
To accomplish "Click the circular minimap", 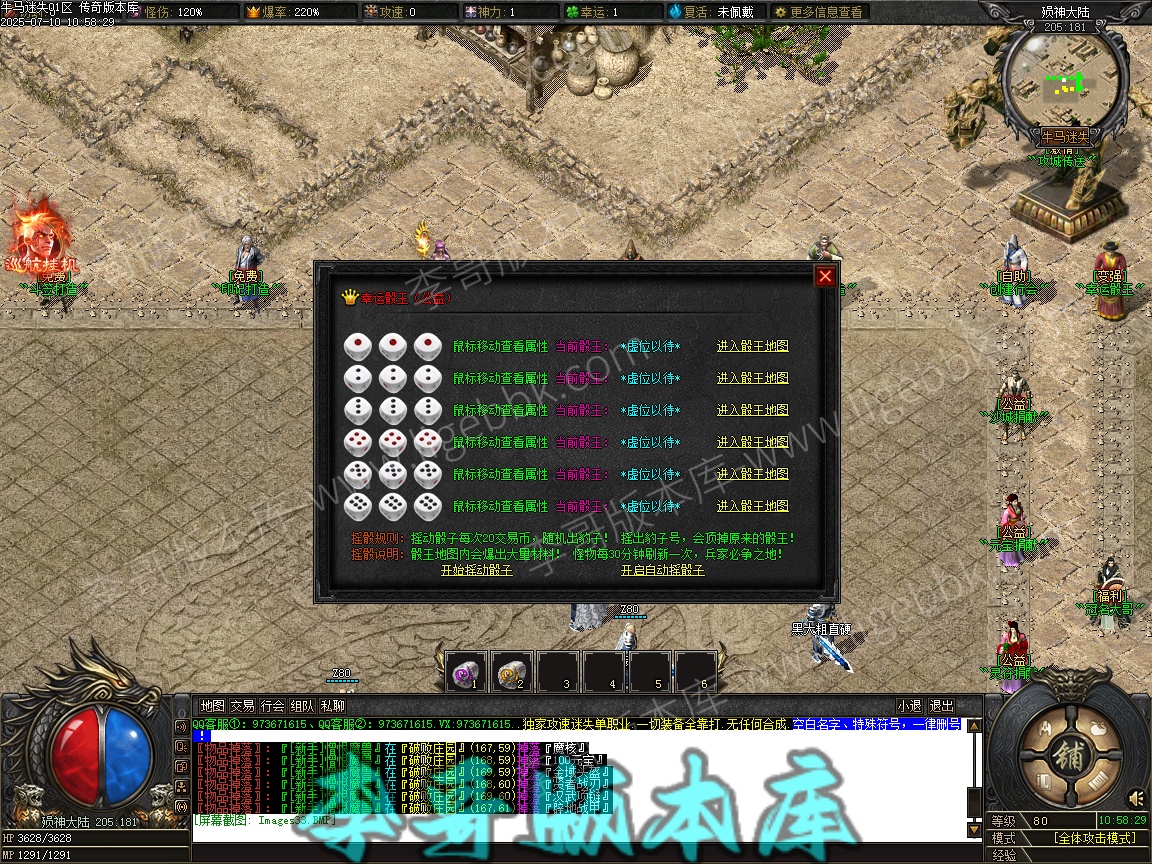I will click(1063, 78).
